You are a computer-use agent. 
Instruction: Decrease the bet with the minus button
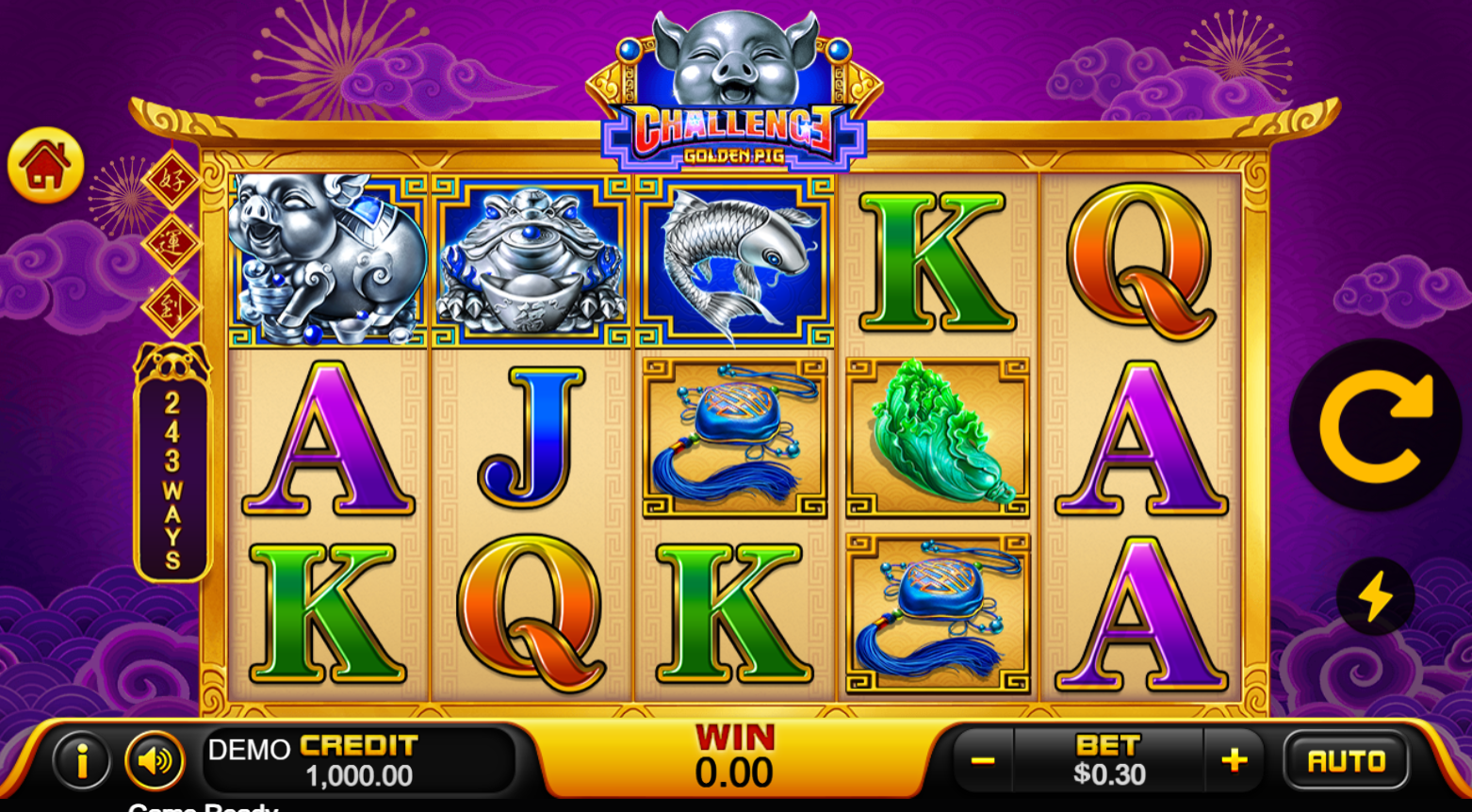[983, 760]
